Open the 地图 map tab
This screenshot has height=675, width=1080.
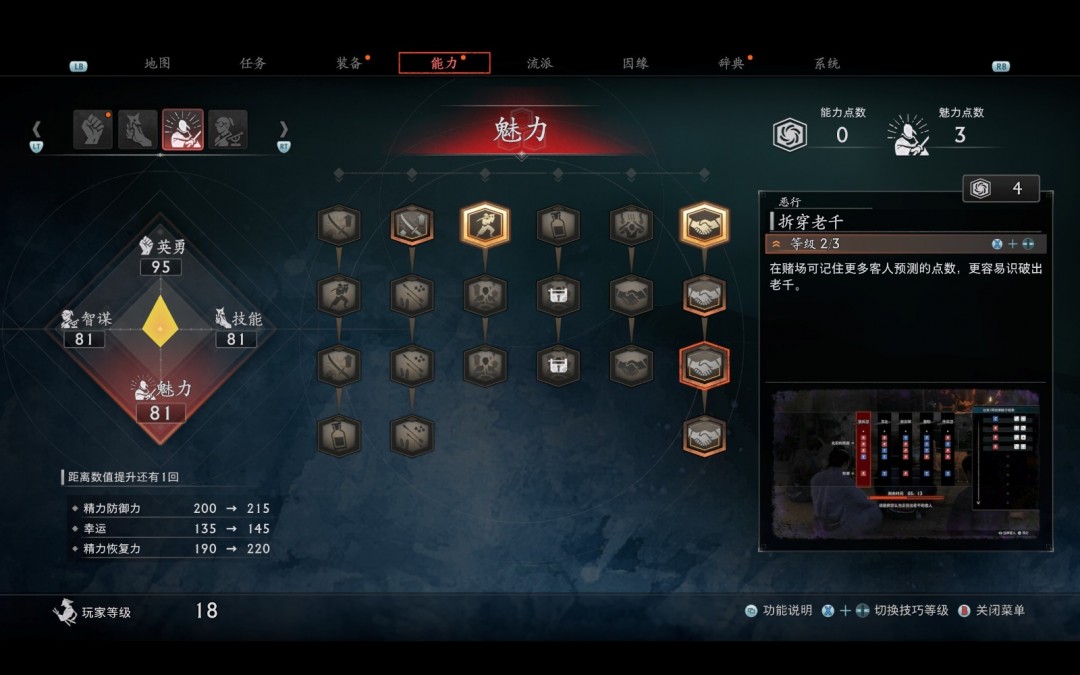[157, 63]
